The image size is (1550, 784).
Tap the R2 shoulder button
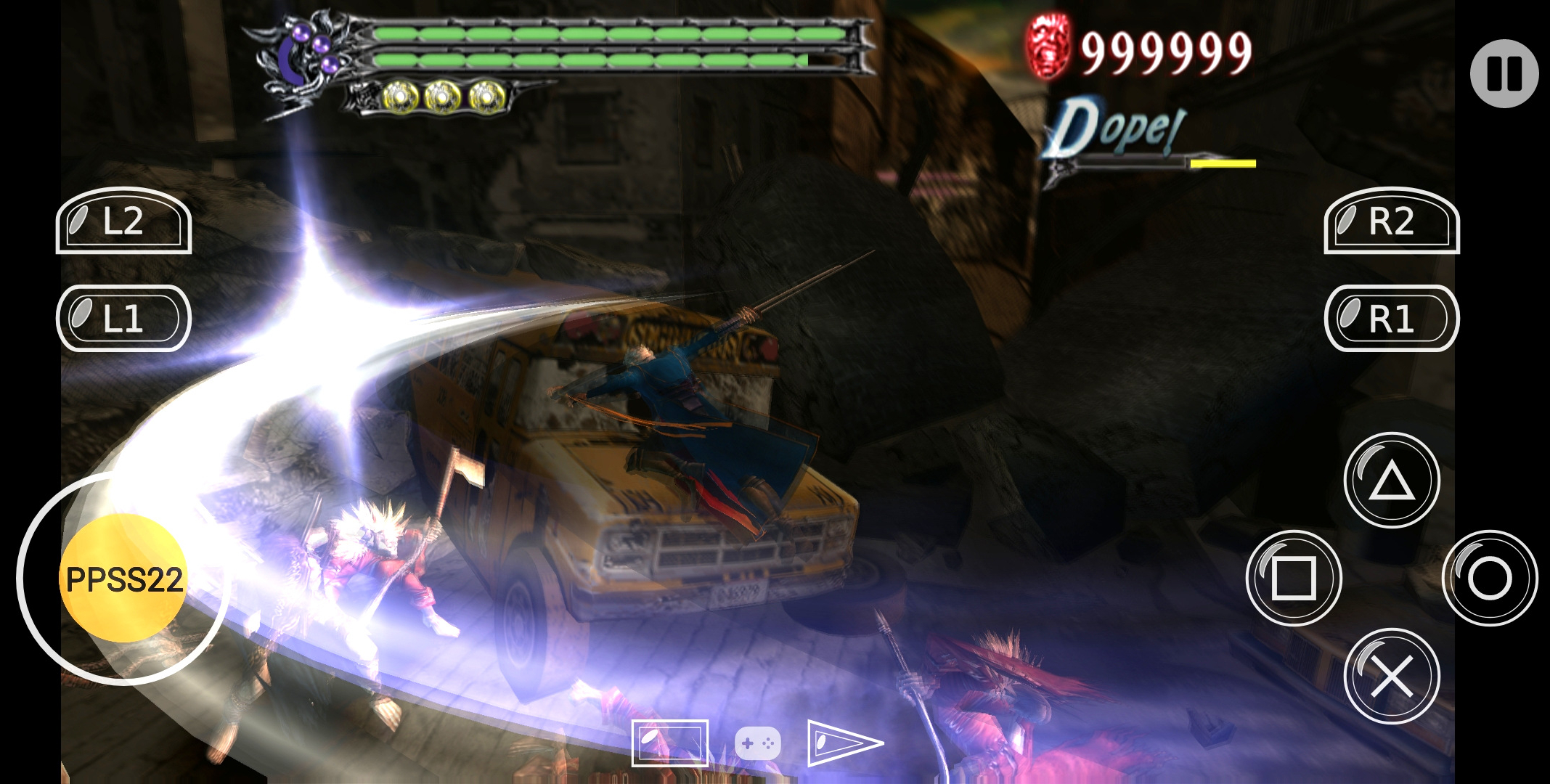(x=1391, y=221)
